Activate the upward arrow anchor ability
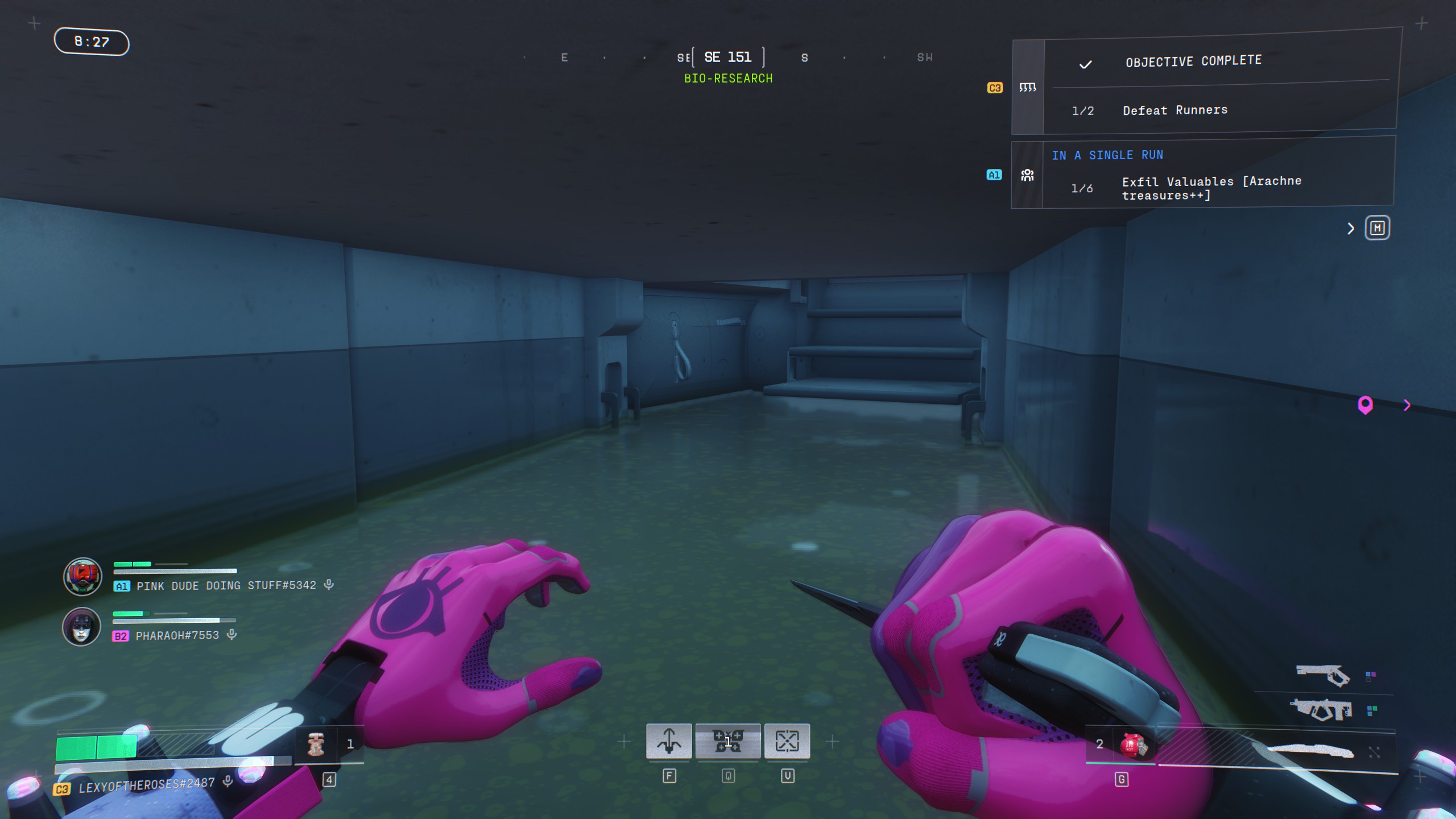1456x819 pixels. (x=669, y=741)
